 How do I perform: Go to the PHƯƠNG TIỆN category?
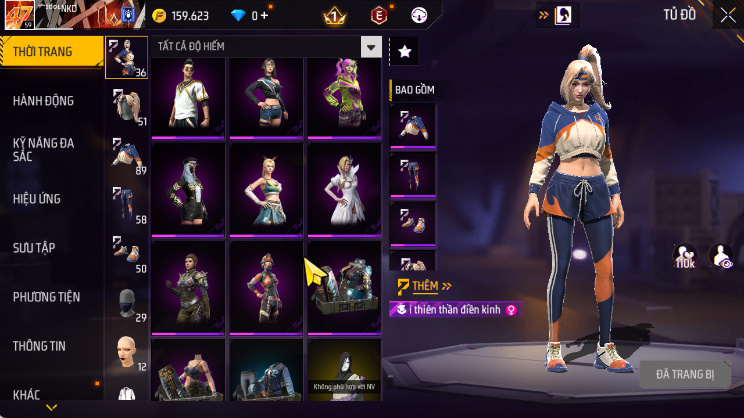46,296
